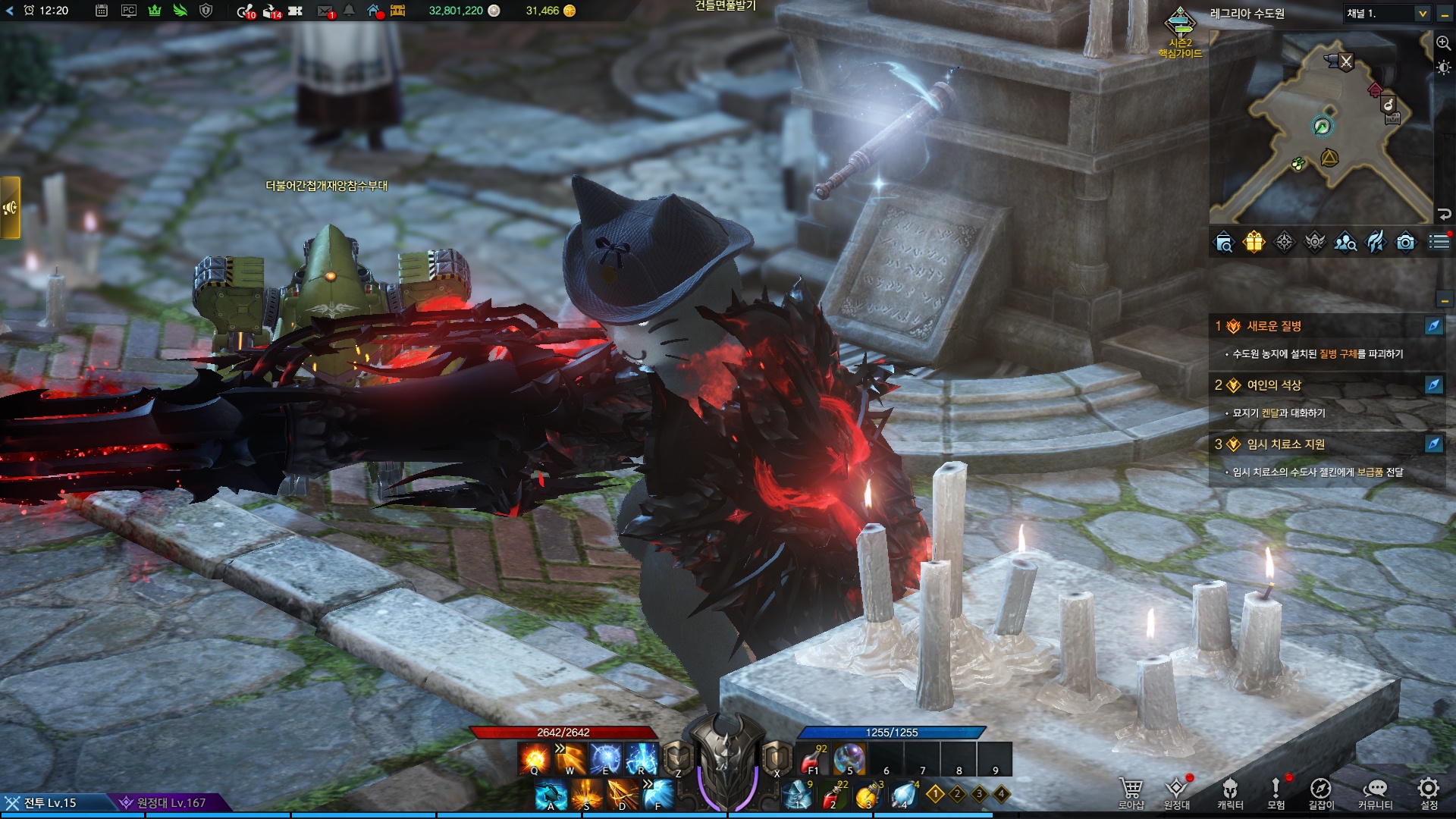Open the 캐릭터 character menu
Viewport: 1456px width, 819px height.
coord(1230,789)
